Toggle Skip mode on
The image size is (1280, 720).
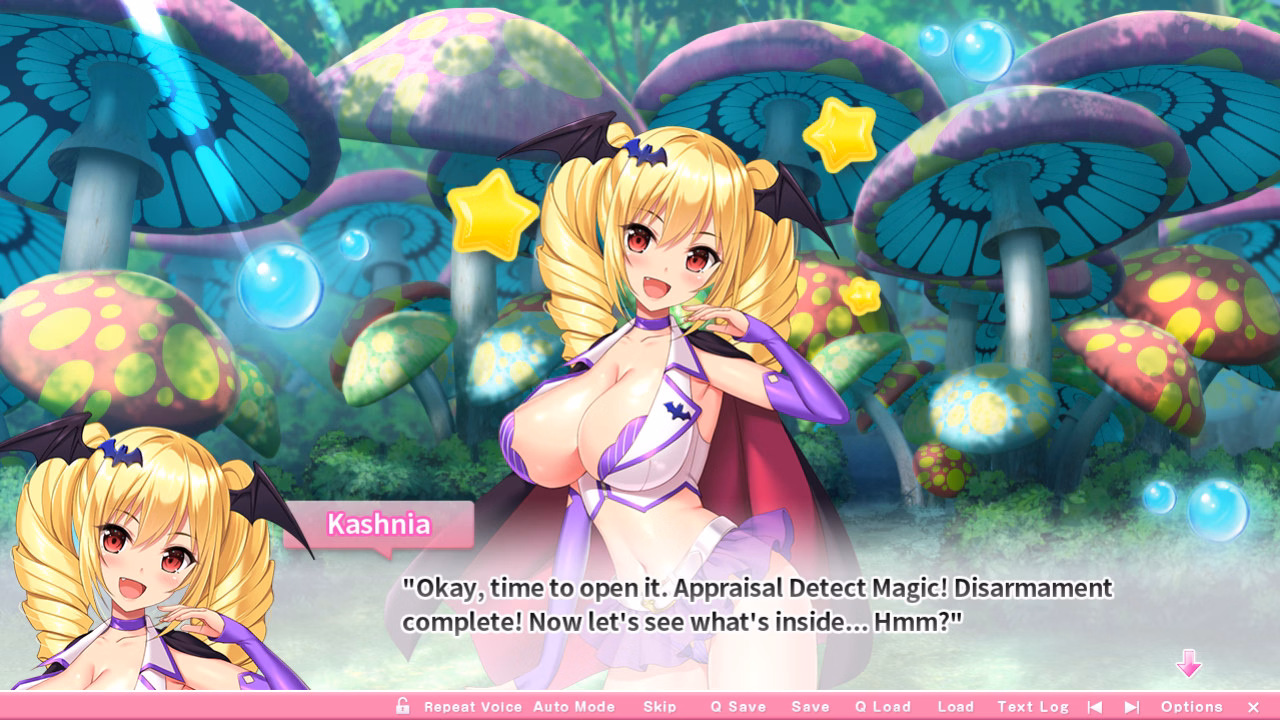(x=660, y=706)
